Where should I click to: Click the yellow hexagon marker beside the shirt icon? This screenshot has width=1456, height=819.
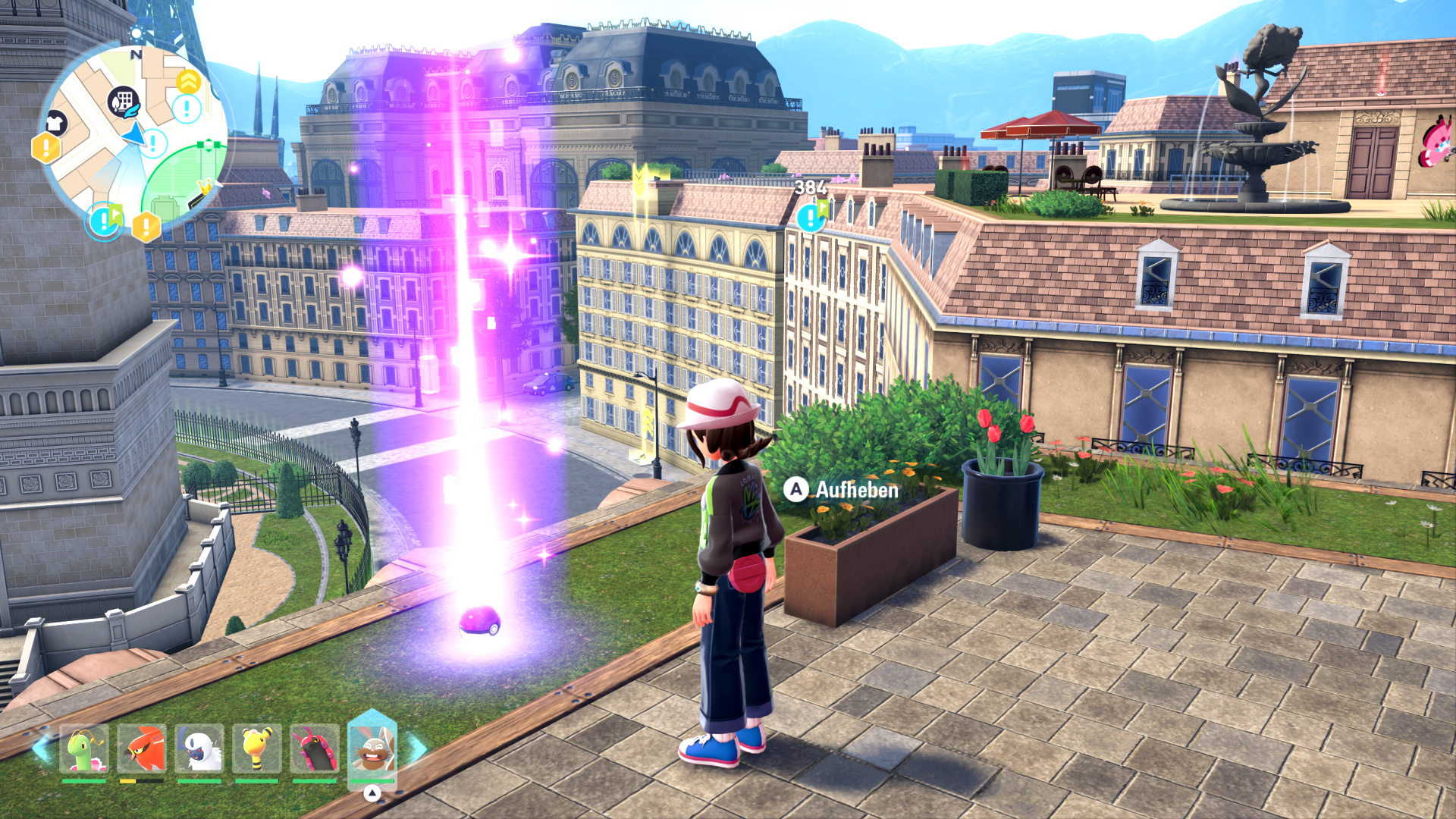(45, 148)
